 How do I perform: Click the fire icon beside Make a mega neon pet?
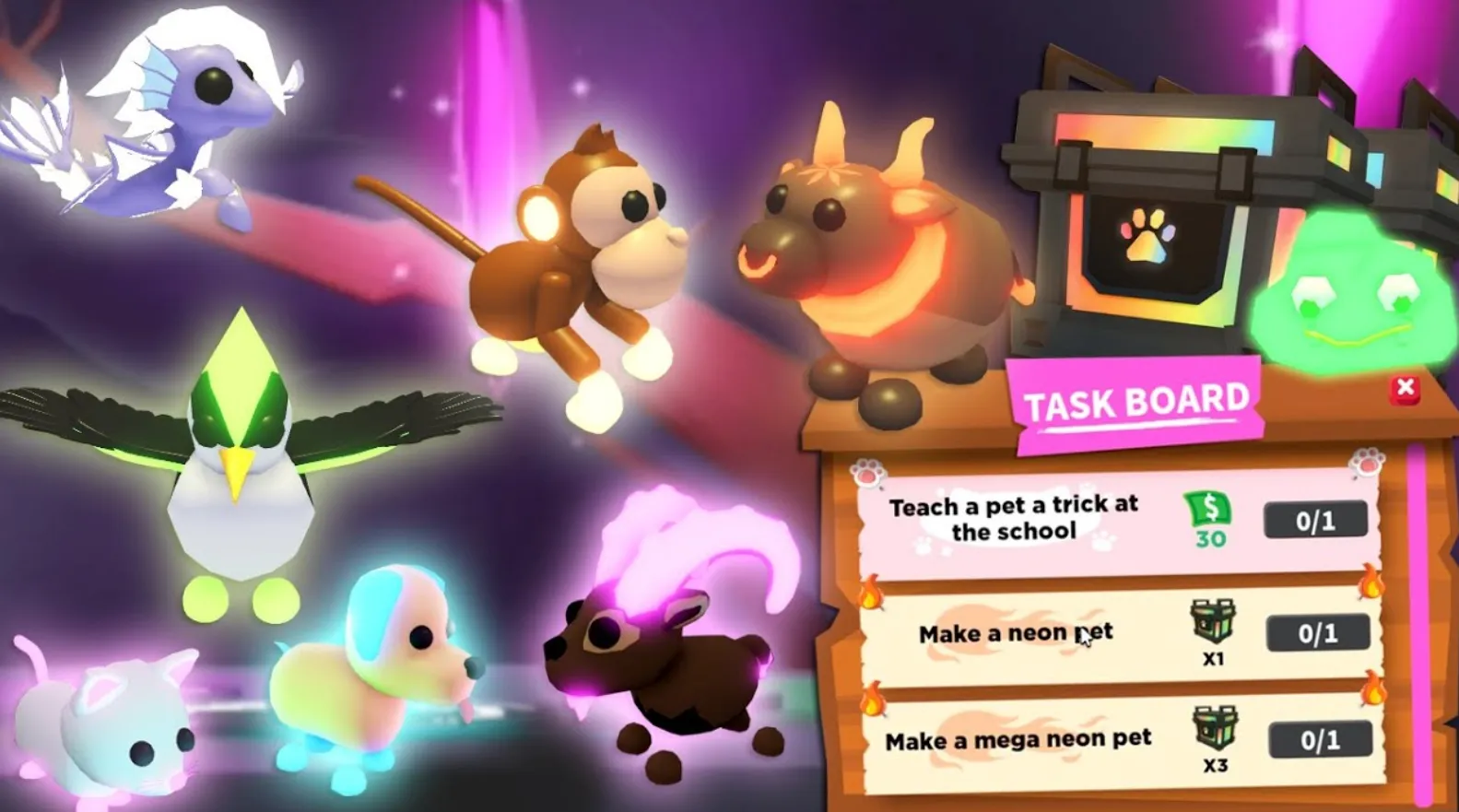[871, 696]
